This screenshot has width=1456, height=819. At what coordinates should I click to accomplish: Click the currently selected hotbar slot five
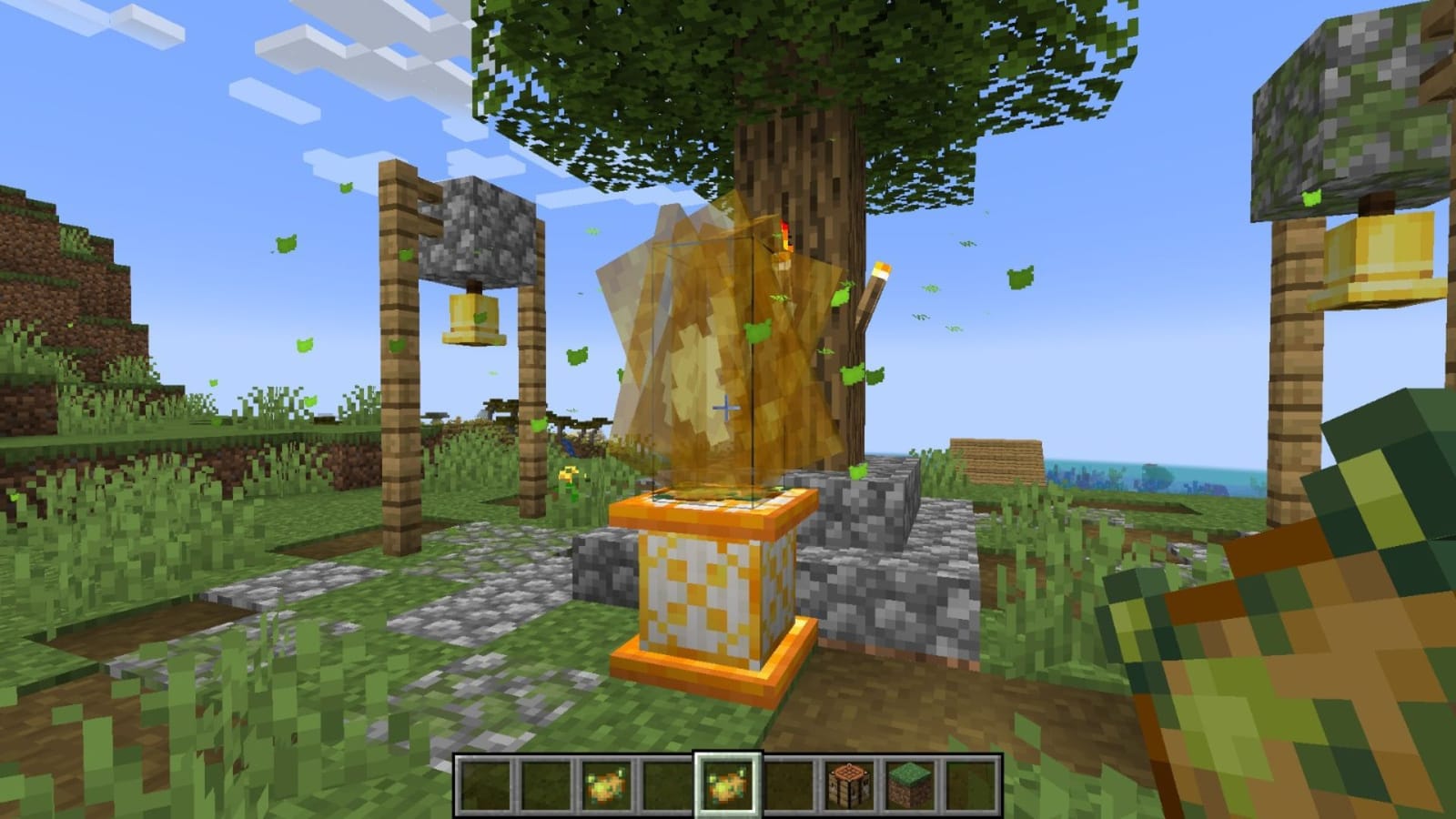(727, 787)
